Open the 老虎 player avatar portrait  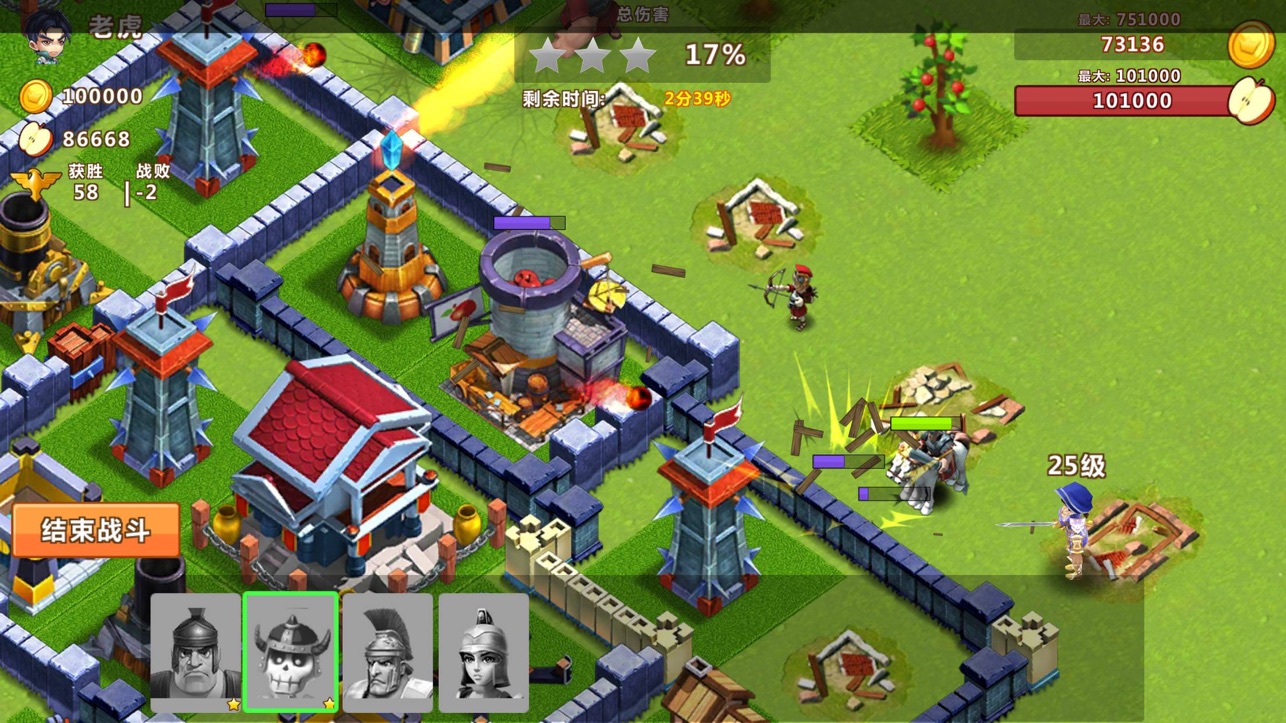click(47, 32)
